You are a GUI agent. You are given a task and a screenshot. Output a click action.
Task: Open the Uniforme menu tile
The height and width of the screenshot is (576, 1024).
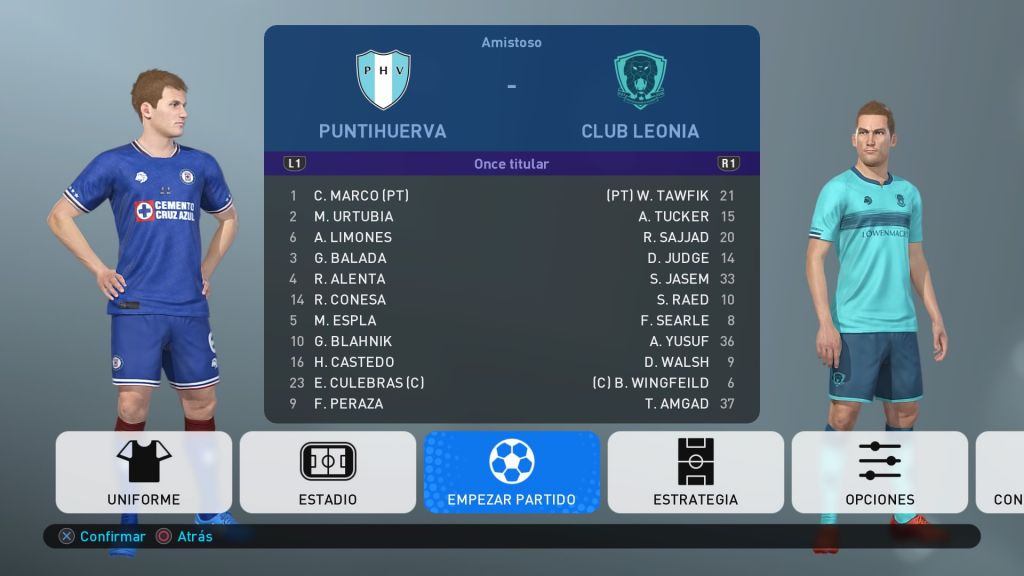pyautogui.click(x=144, y=472)
